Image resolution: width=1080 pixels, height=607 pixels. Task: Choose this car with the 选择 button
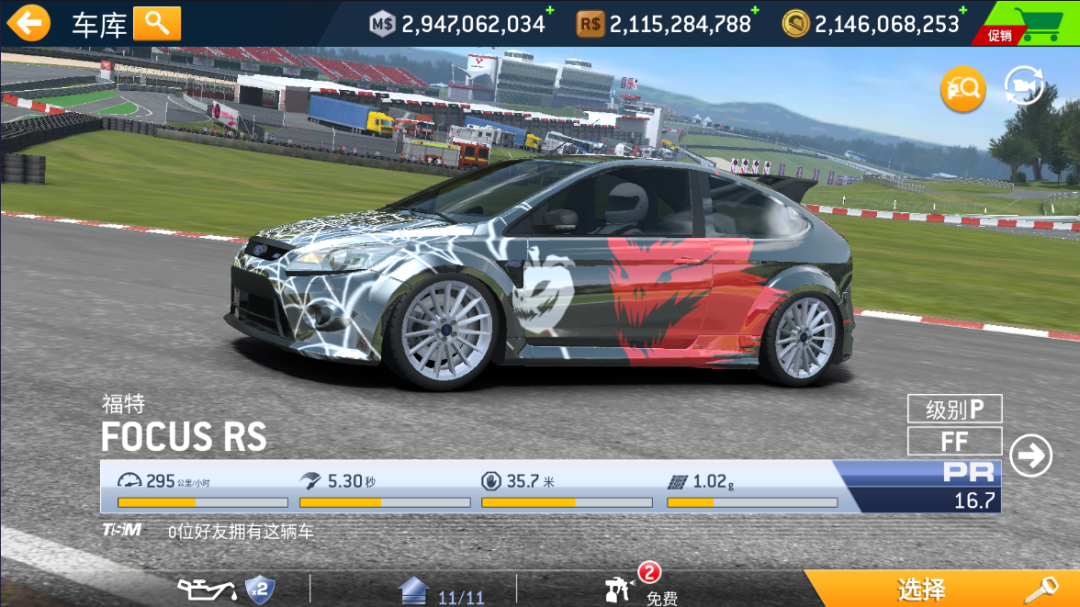tap(941, 589)
